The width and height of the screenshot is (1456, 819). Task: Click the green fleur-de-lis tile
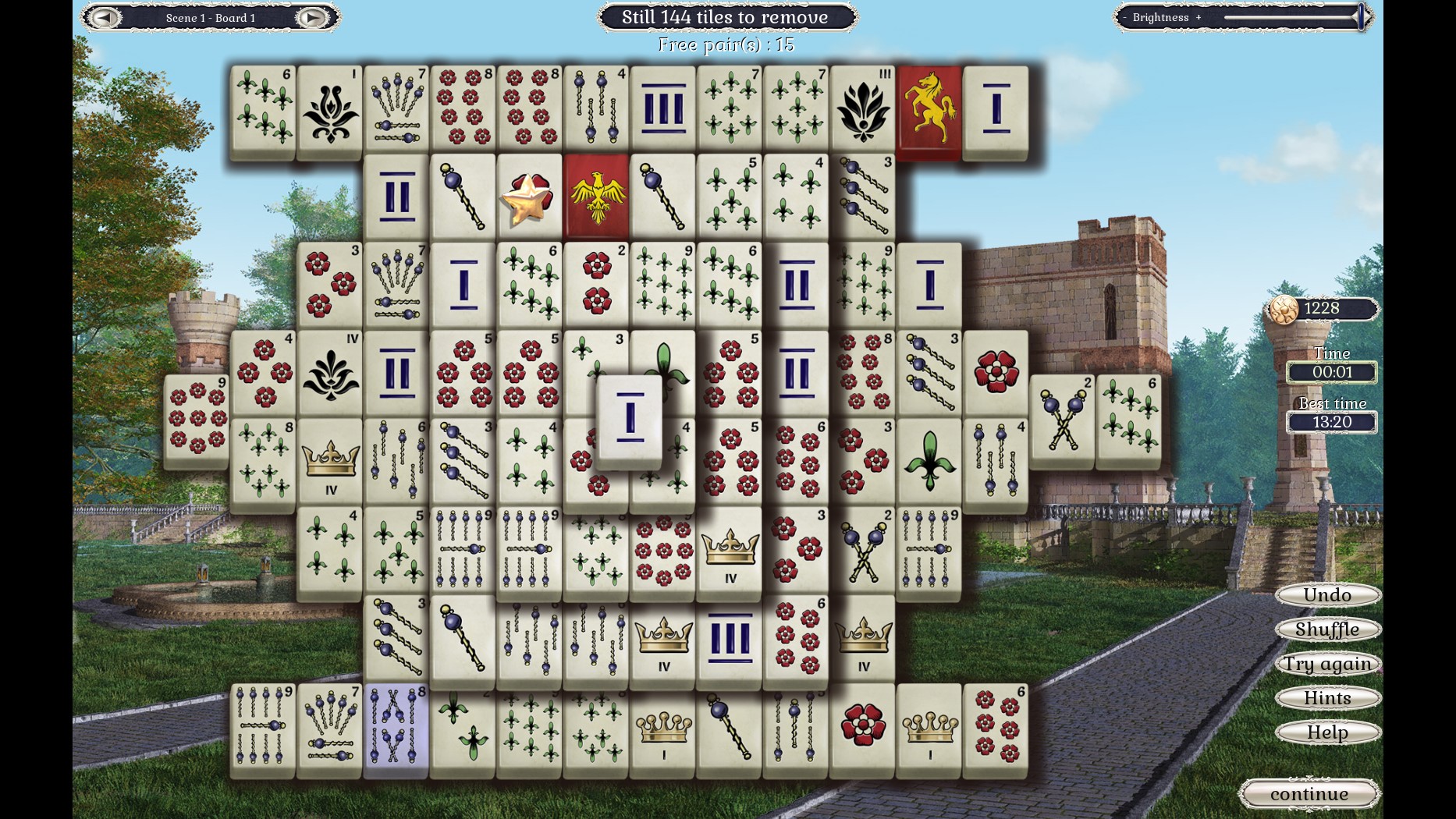tap(929, 460)
